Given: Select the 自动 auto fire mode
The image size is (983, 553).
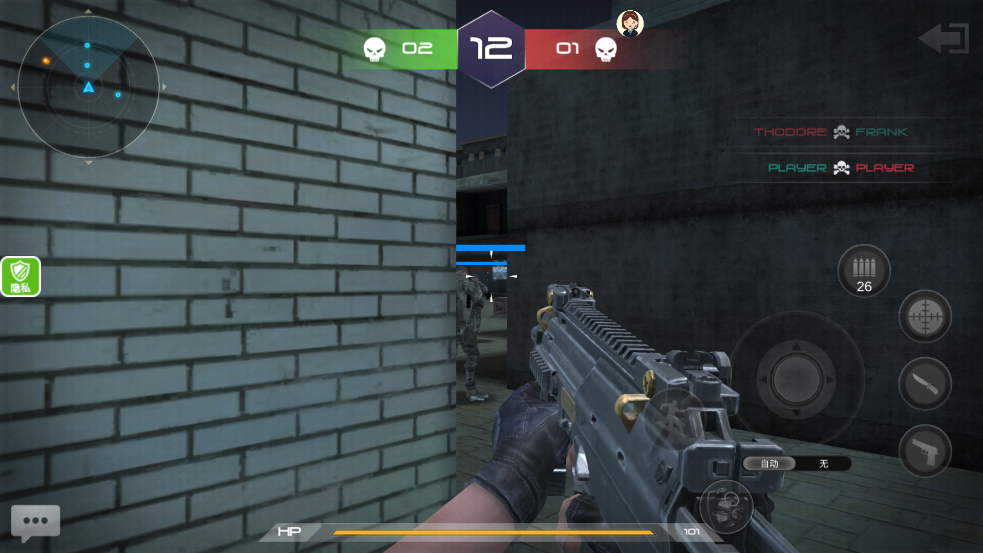Looking at the screenshot, I should click(769, 463).
